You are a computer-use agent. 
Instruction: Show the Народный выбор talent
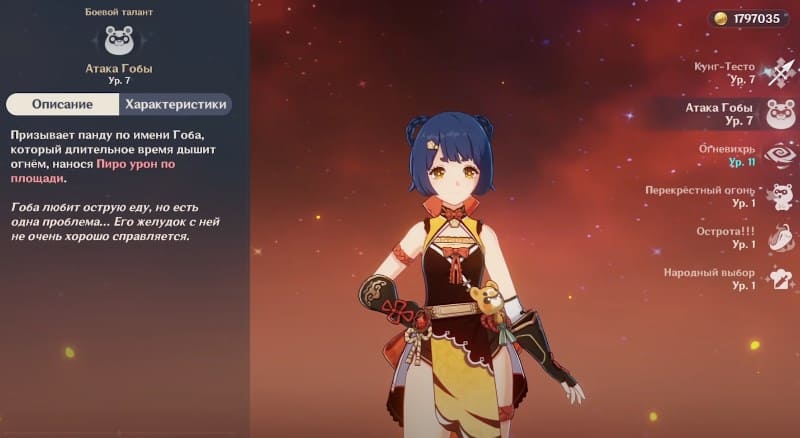[779, 279]
